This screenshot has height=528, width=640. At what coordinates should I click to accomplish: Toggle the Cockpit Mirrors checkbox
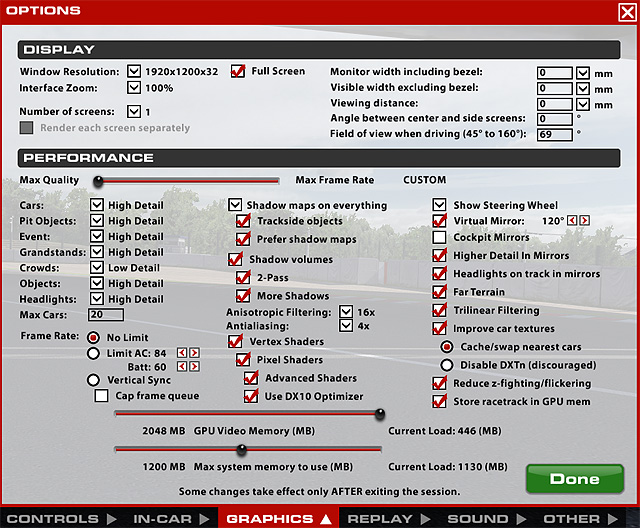(x=439, y=238)
